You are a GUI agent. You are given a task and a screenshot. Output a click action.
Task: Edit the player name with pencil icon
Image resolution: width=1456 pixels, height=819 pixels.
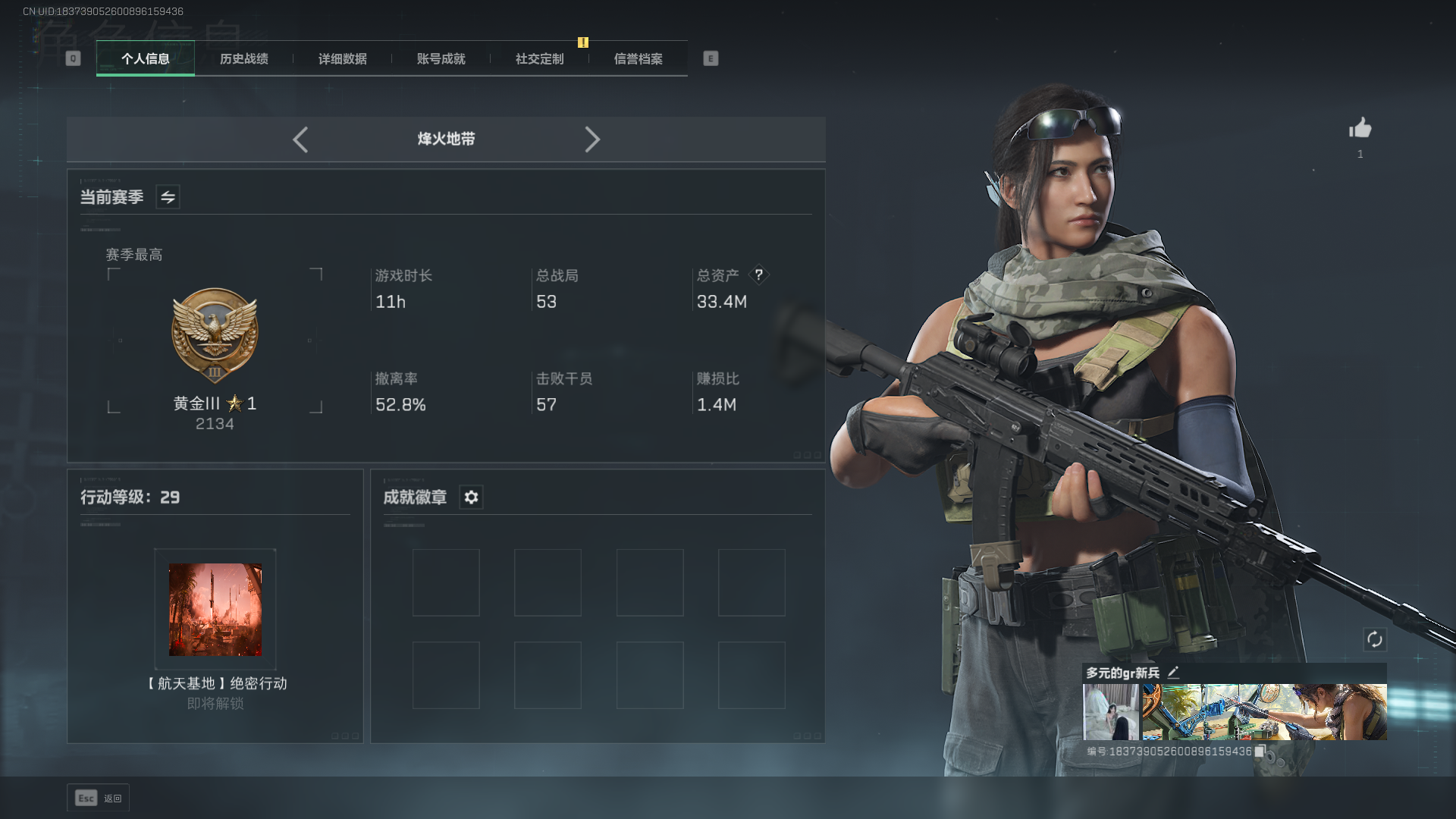[1173, 672]
